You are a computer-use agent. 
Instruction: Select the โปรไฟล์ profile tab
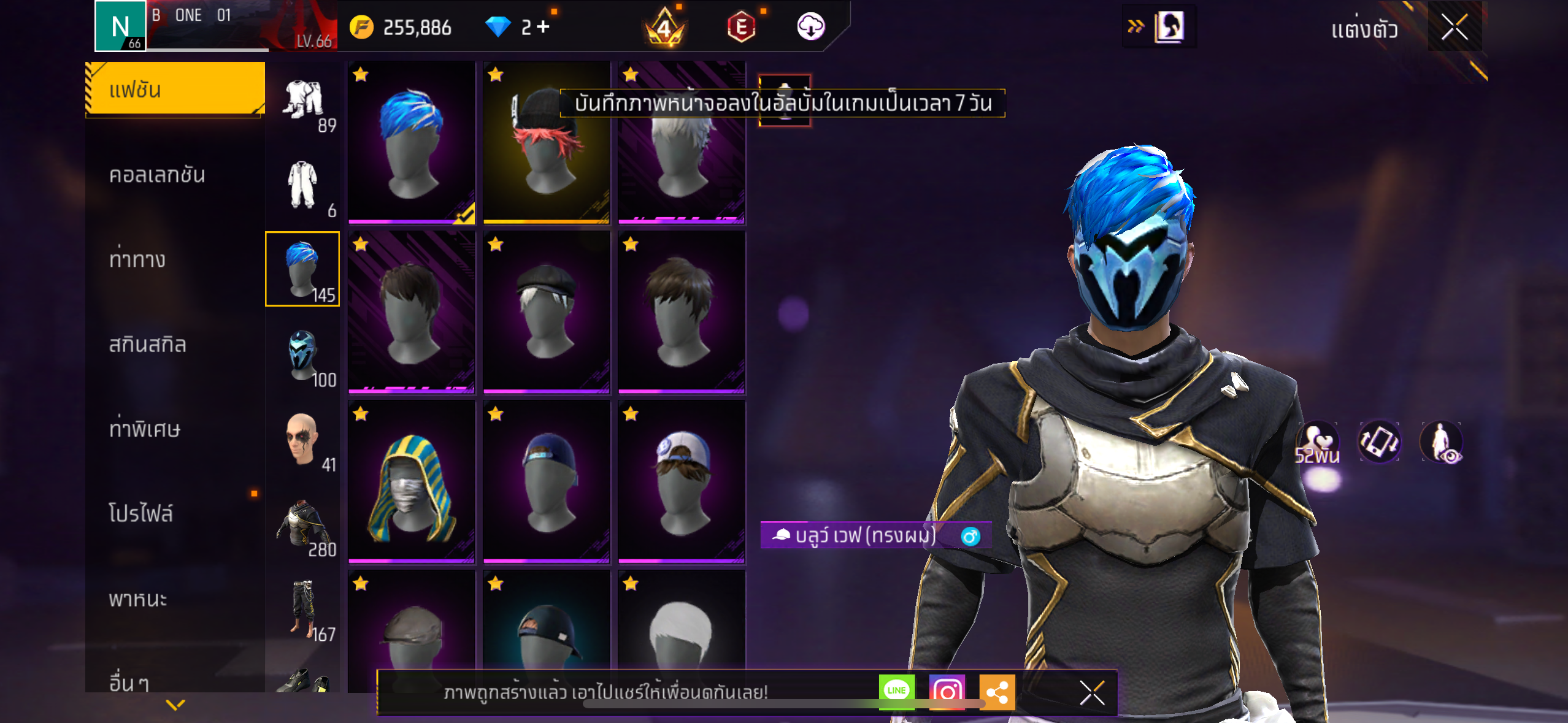141,514
